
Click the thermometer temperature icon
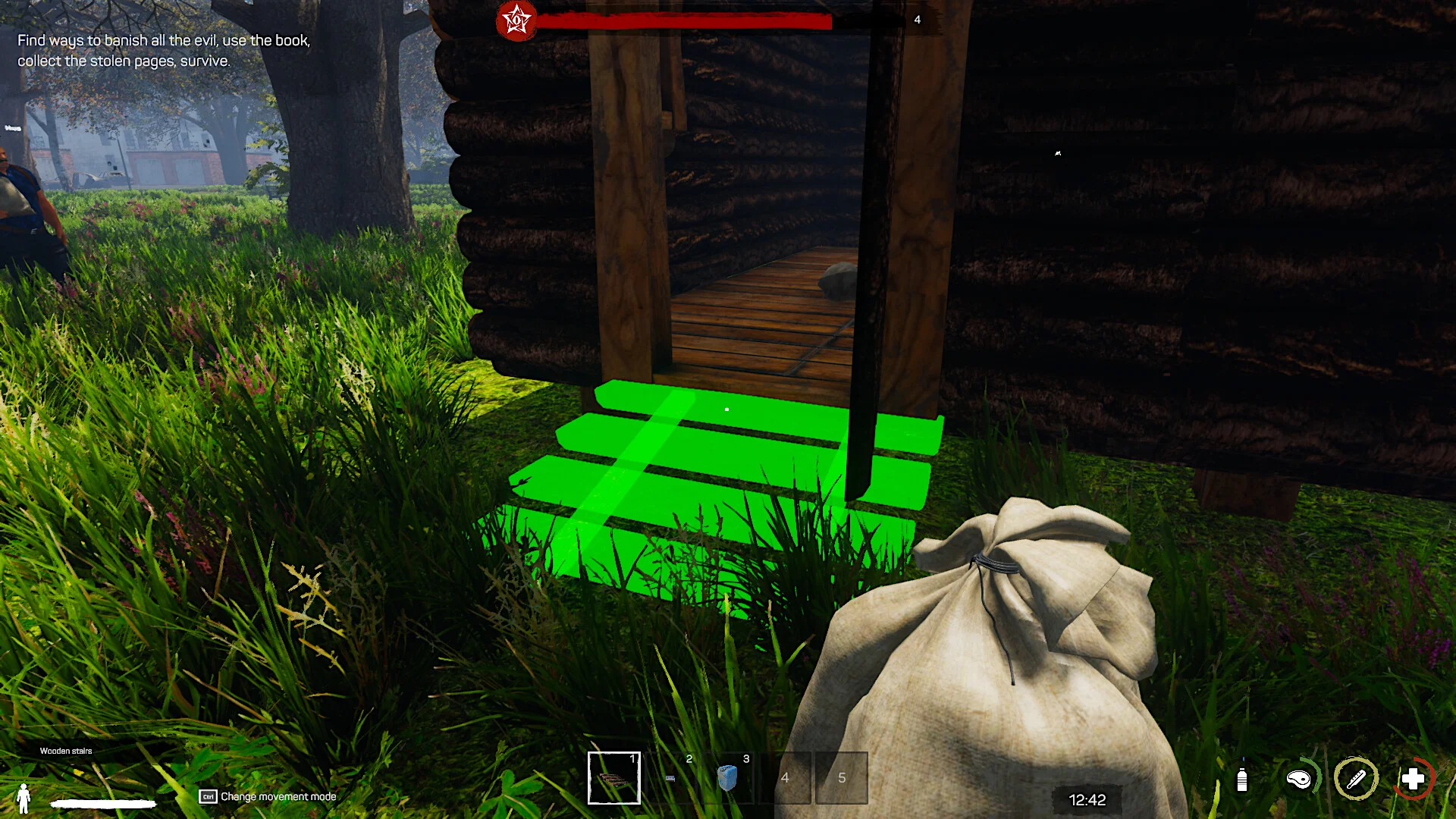1356,779
